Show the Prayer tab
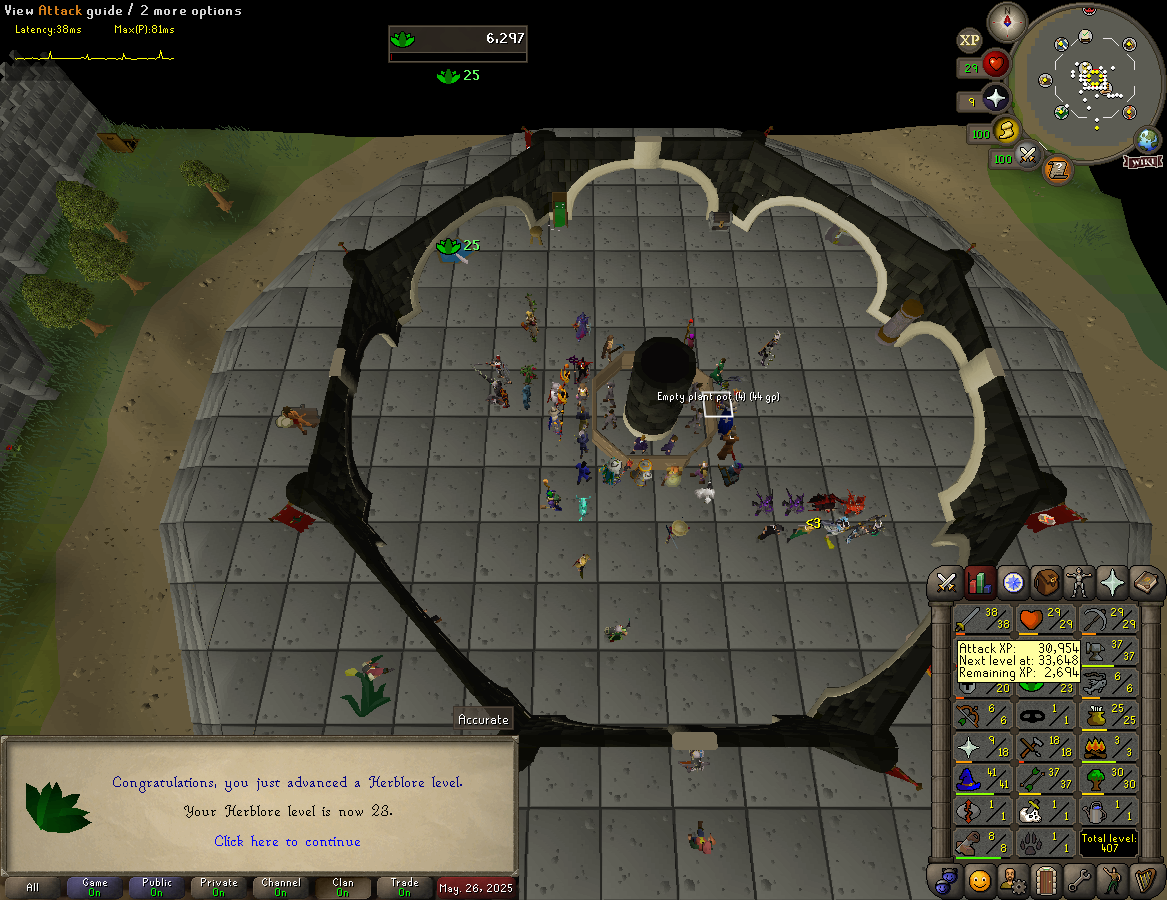1167x900 pixels. point(1112,582)
